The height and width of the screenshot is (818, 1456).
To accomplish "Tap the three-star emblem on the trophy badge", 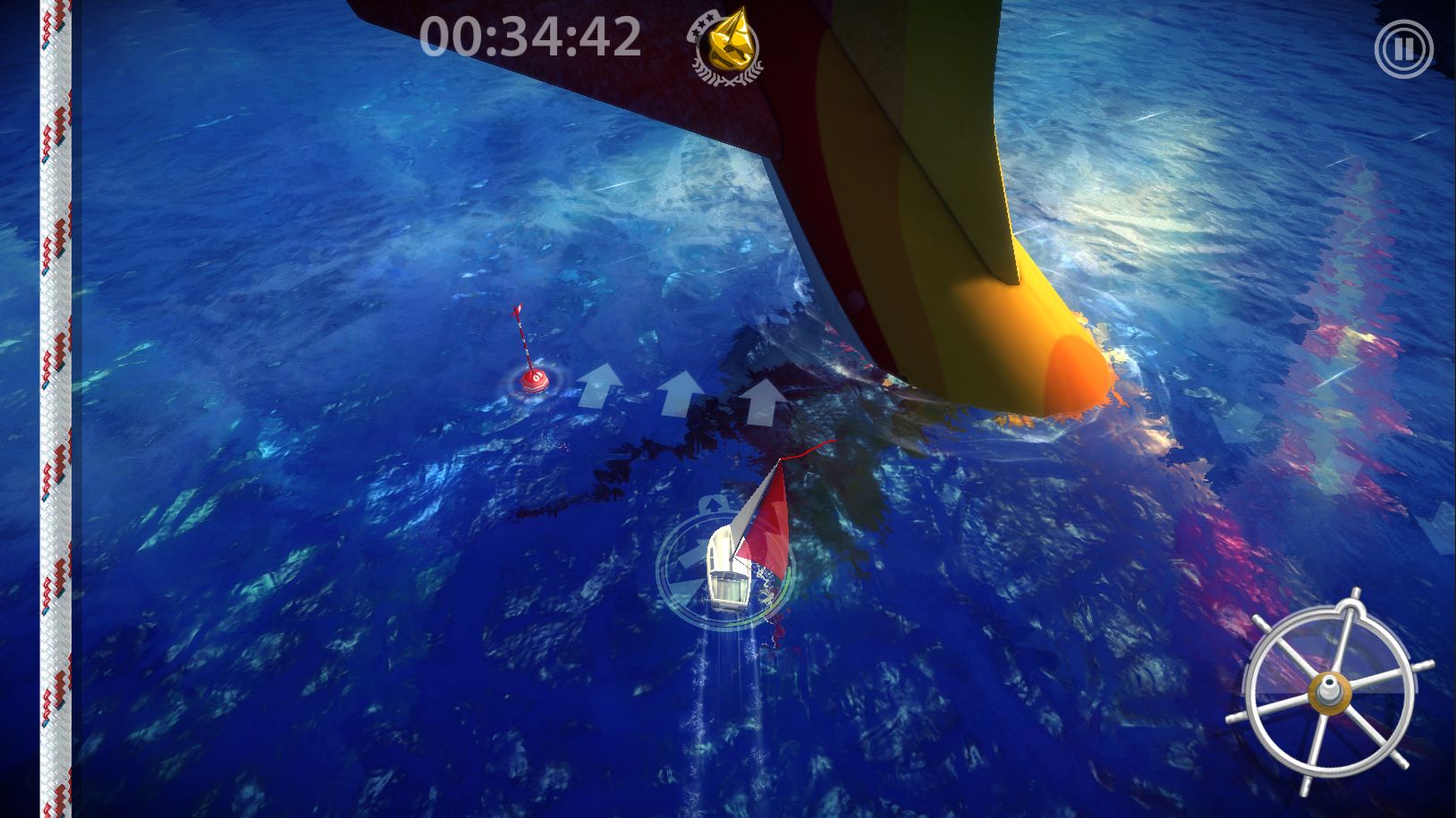I will pyautogui.click(x=703, y=25).
